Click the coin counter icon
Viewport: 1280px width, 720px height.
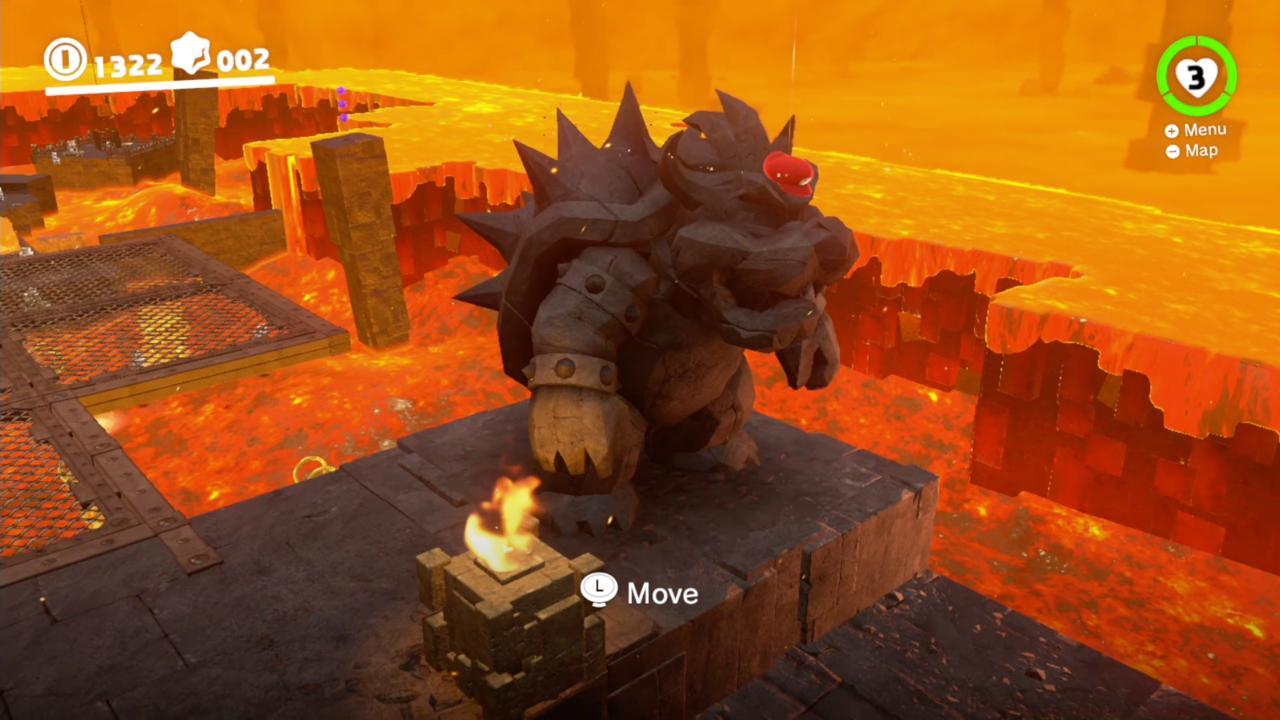coord(67,60)
